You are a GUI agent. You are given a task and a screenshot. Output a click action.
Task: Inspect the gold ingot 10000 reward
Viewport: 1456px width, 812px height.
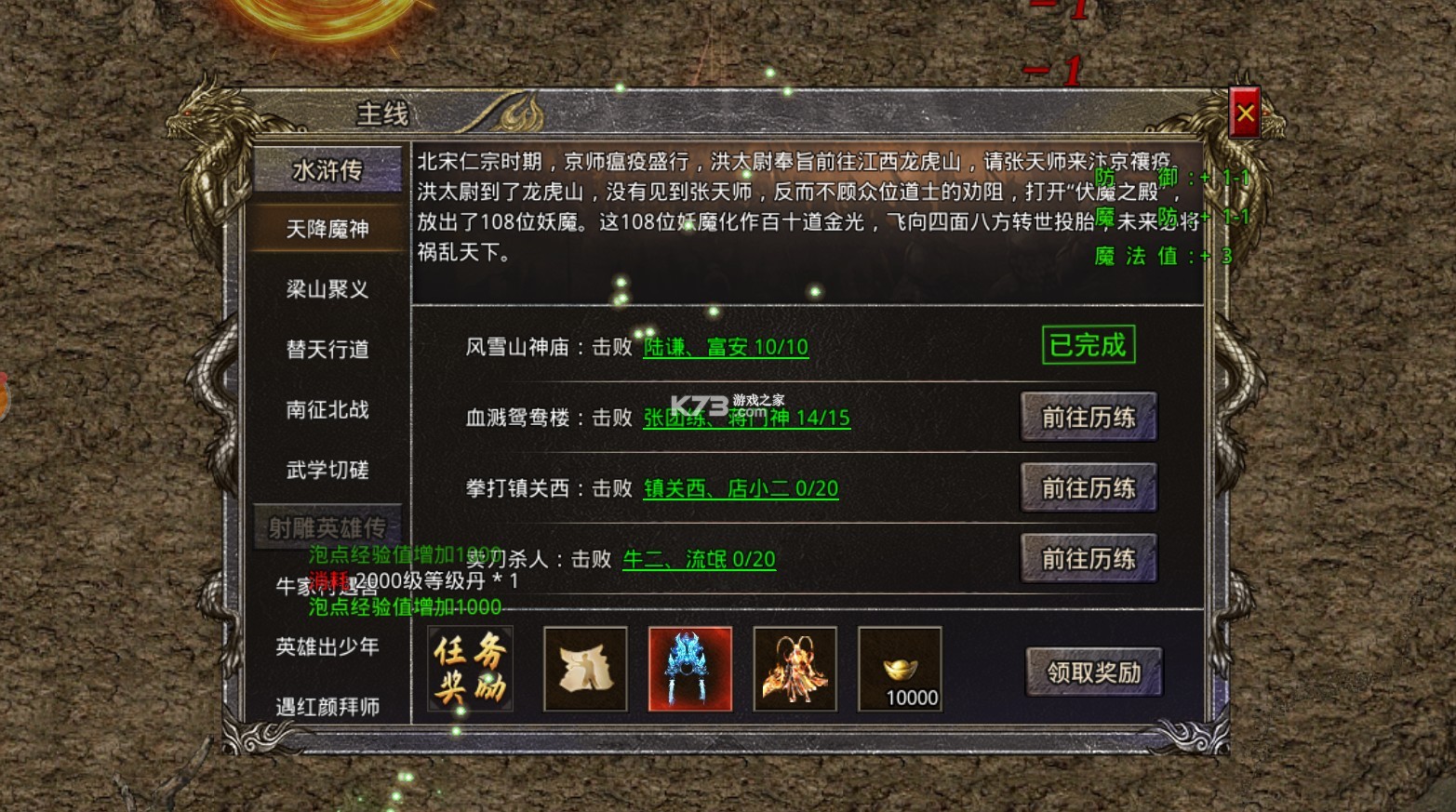(900, 670)
